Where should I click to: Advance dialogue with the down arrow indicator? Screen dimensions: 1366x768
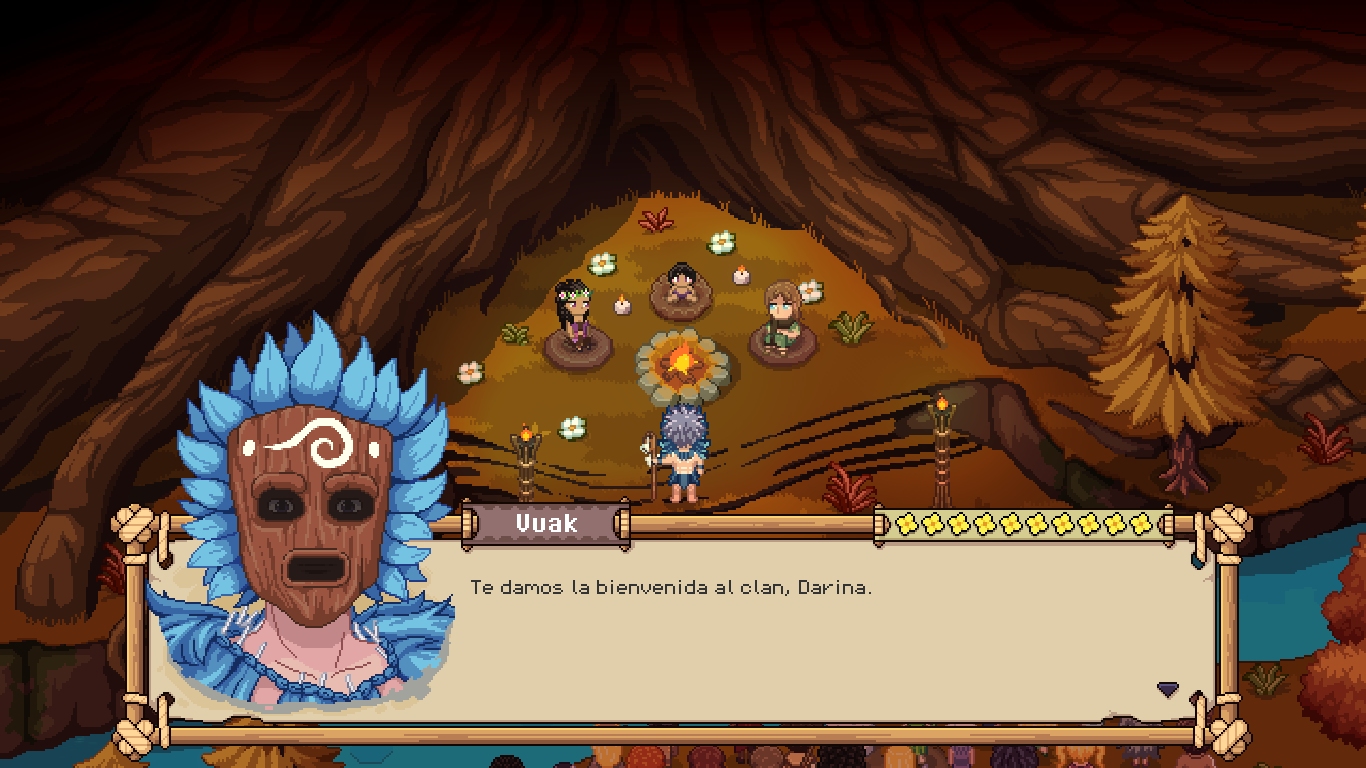pyautogui.click(x=1167, y=689)
